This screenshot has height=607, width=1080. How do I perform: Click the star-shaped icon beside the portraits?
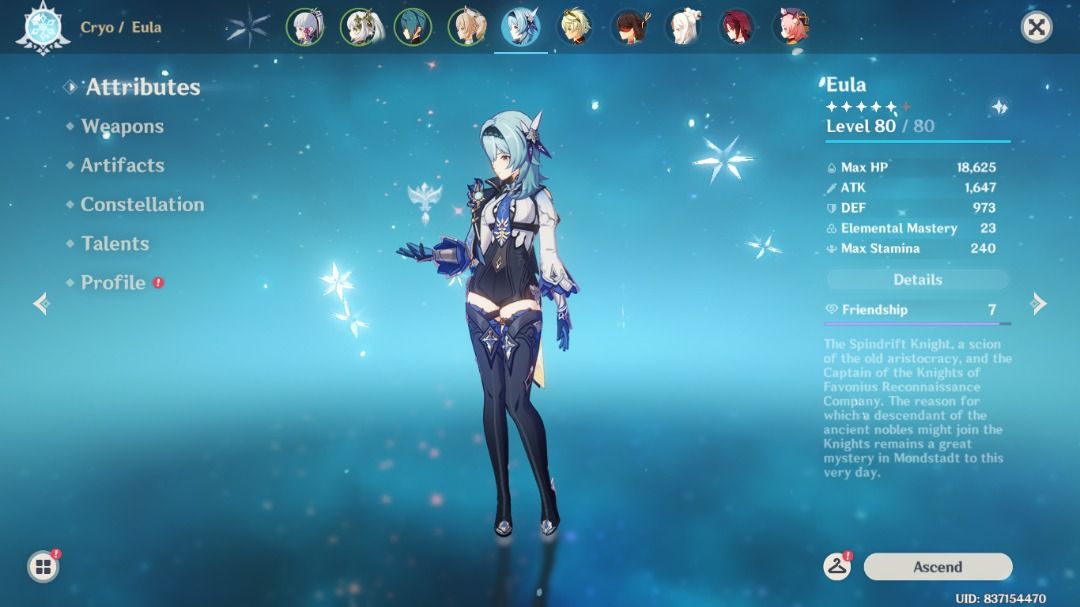point(247,27)
